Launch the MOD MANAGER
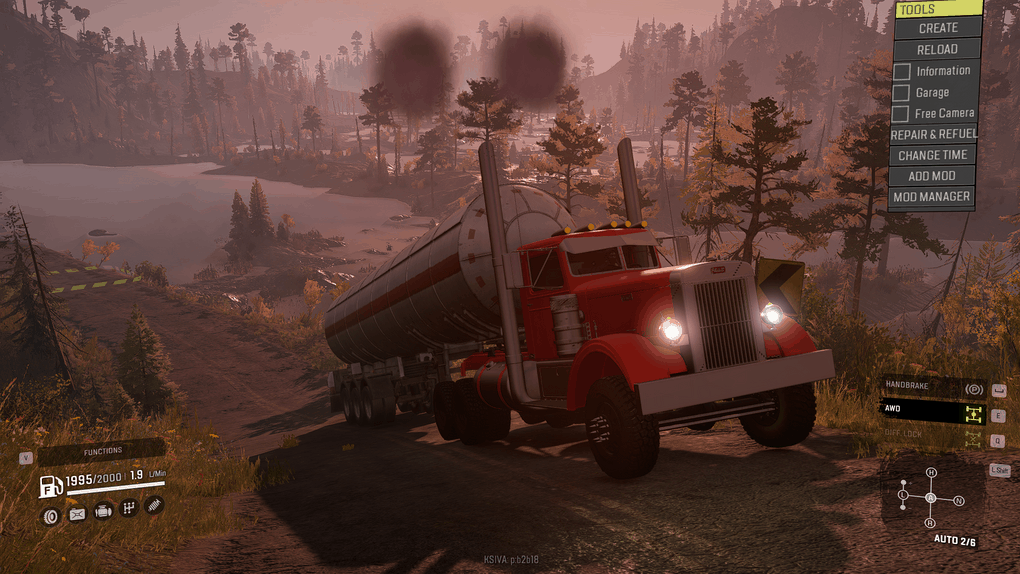 [931, 197]
